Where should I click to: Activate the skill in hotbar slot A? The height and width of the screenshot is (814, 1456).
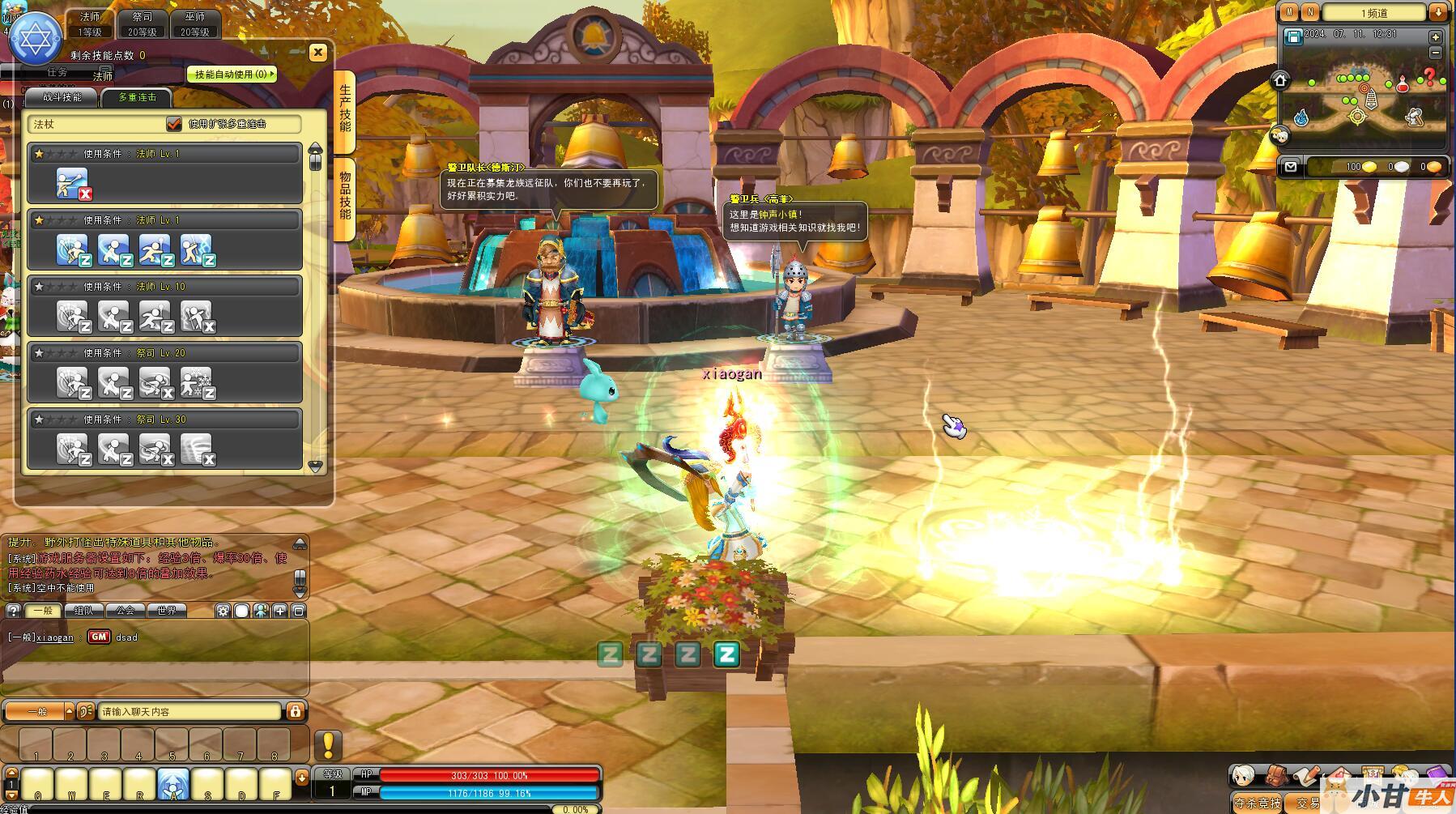click(173, 784)
